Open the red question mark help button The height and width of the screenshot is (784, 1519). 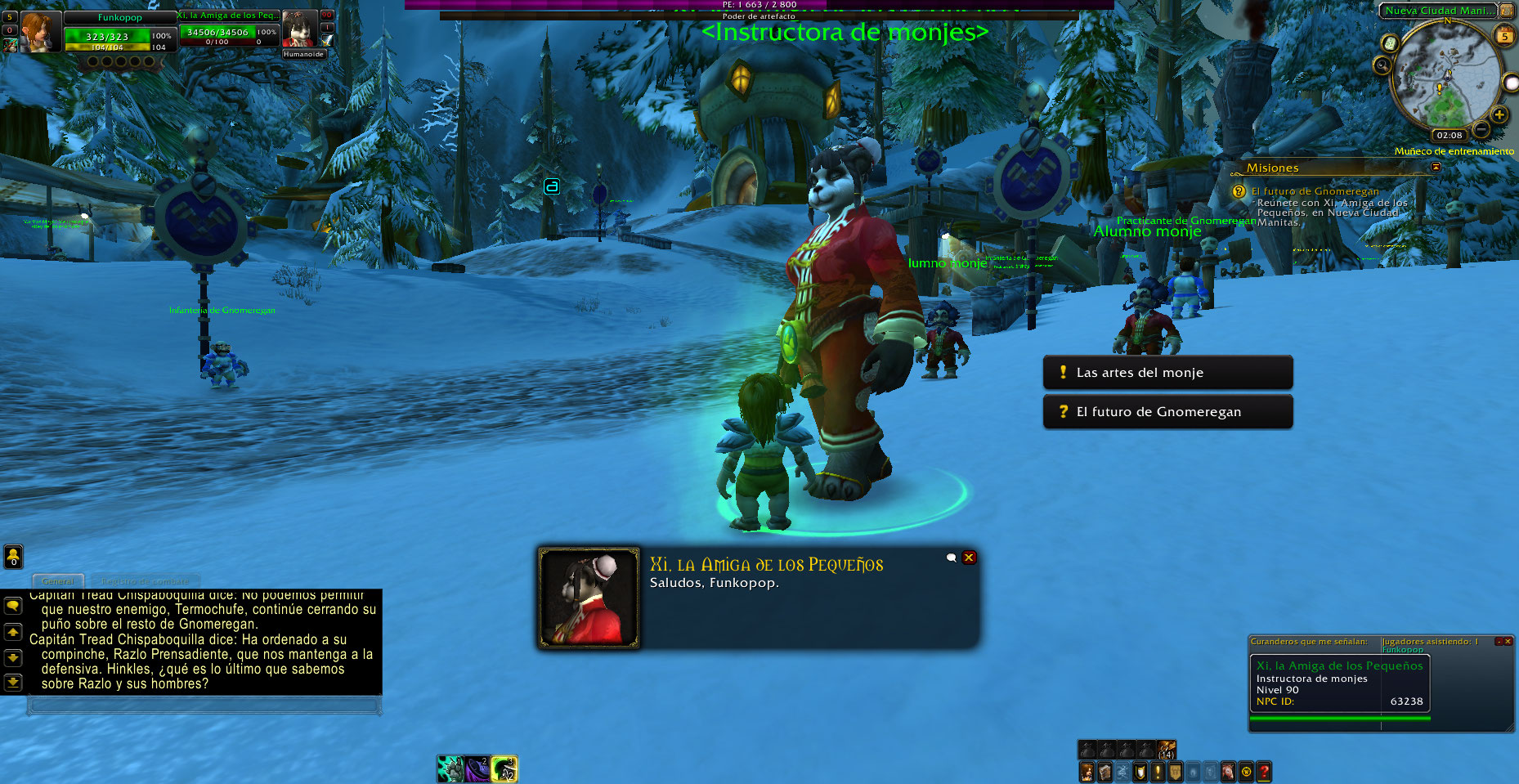1264,772
